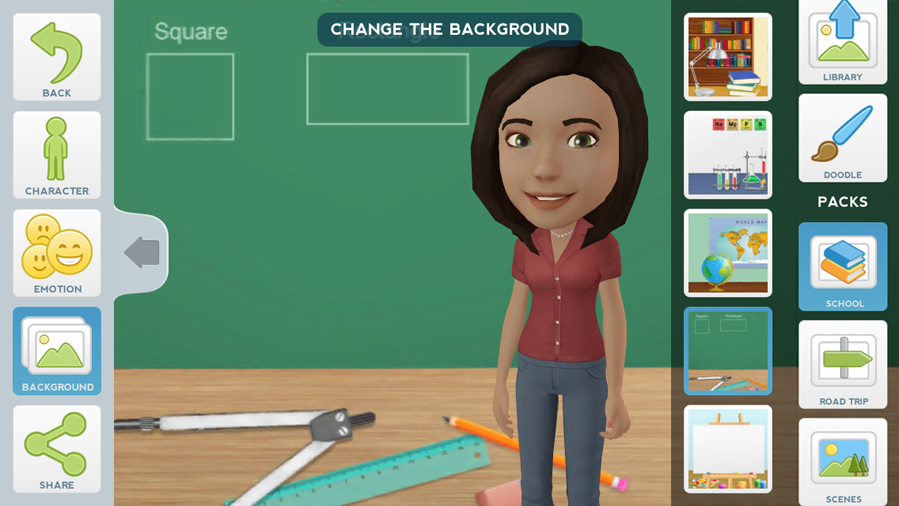Go back using the Back button
This screenshot has width=899, height=506.
pyautogui.click(x=57, y=57)
